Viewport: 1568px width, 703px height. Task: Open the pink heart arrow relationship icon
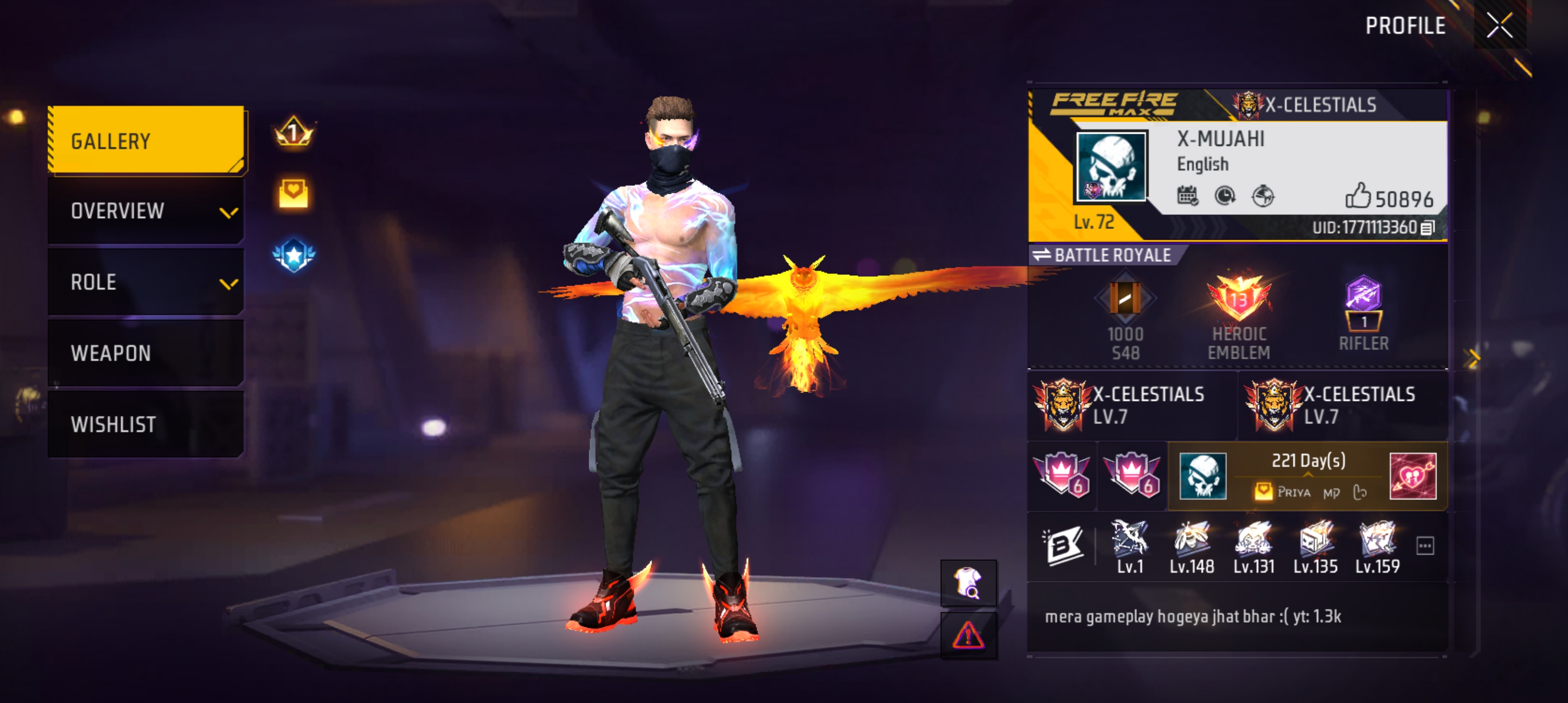click(x=1413, y=476)
